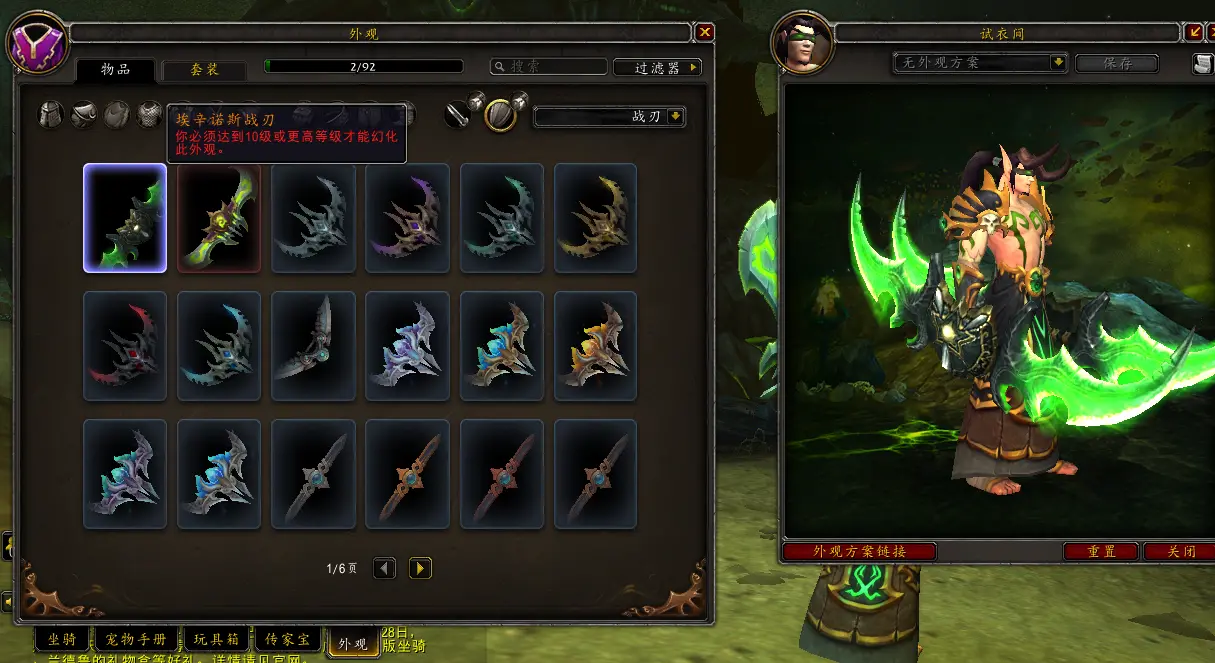Open the 坐骑 mounts tab

point(62,640)
